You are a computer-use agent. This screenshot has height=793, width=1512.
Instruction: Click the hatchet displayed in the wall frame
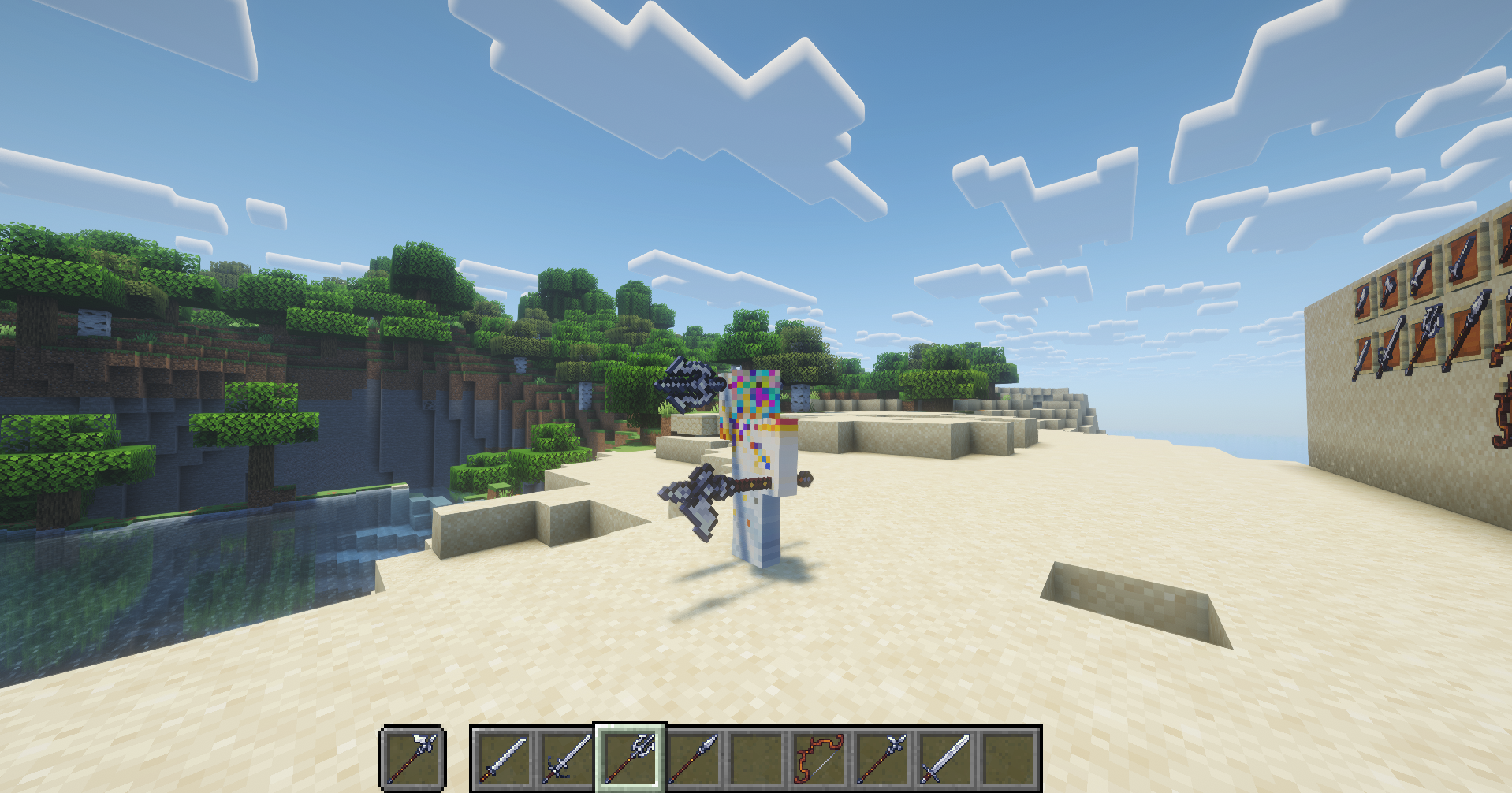click(x=1388, y=289)
